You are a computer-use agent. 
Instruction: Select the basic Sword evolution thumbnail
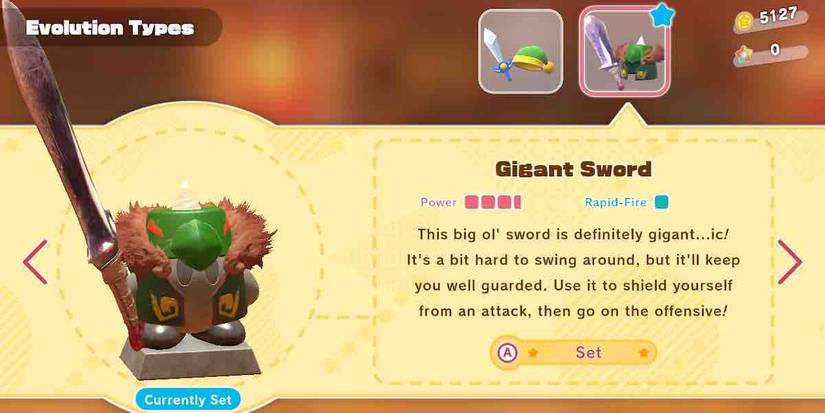pos(520,51)
